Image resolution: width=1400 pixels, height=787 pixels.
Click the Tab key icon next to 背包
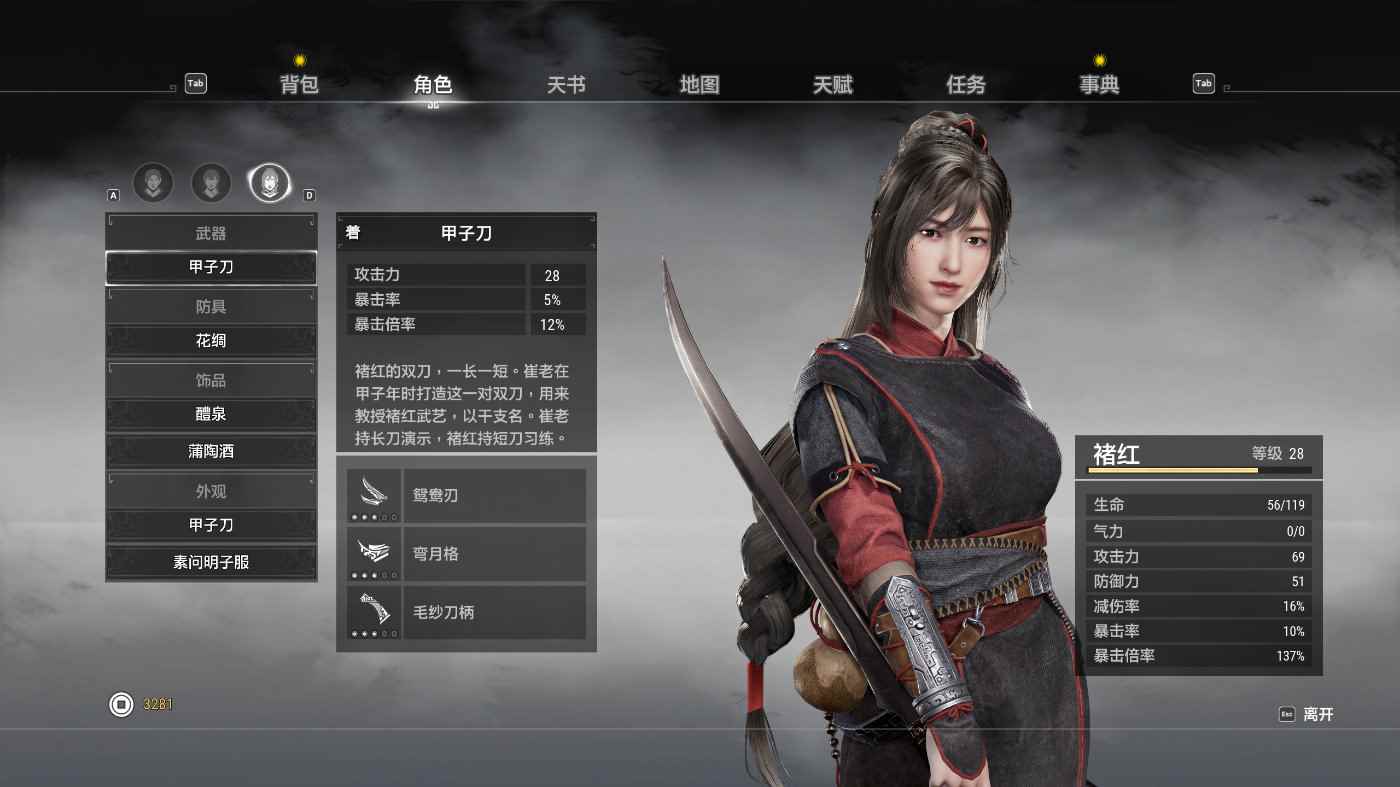[195, 84]
